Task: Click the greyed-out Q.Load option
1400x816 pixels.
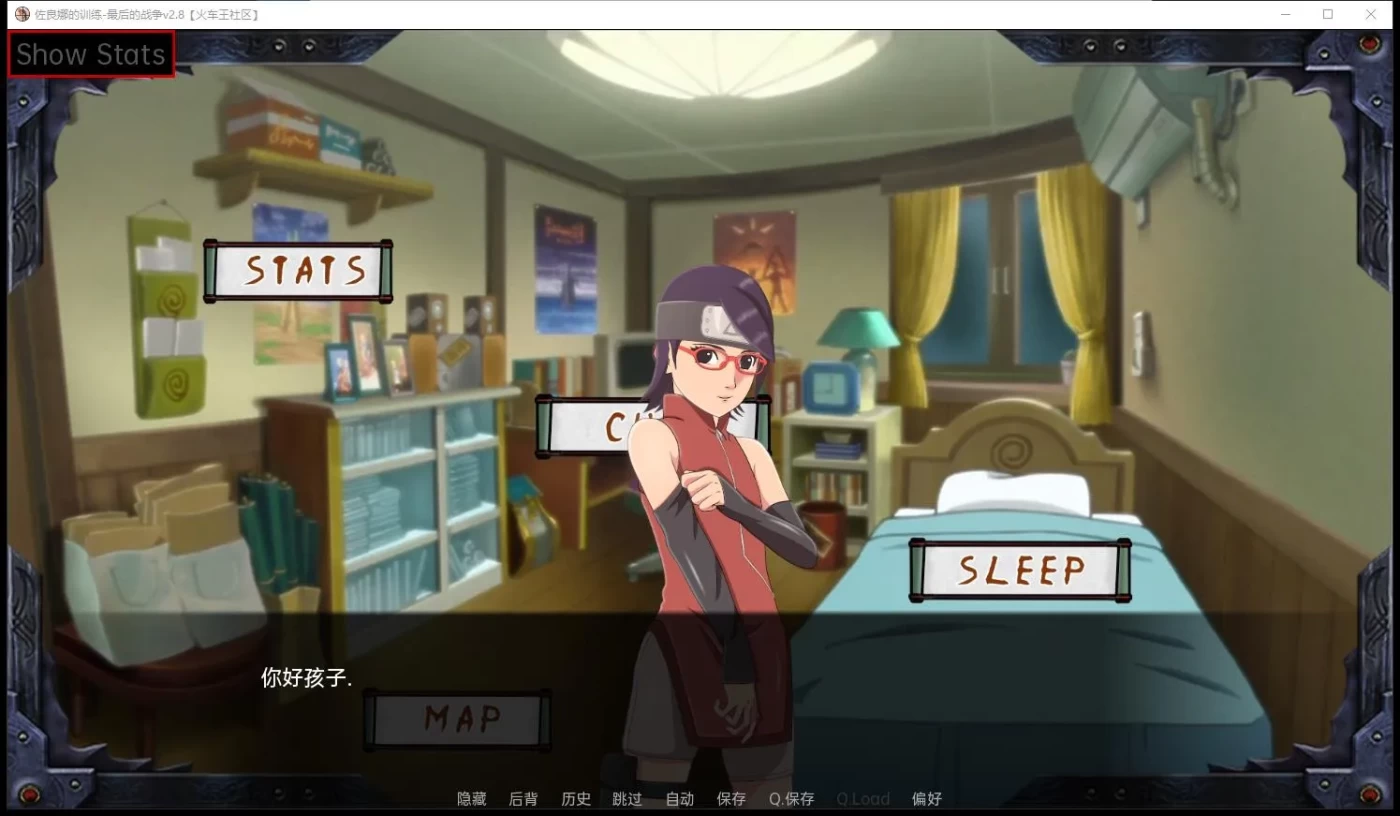Action: click(862, 799)
